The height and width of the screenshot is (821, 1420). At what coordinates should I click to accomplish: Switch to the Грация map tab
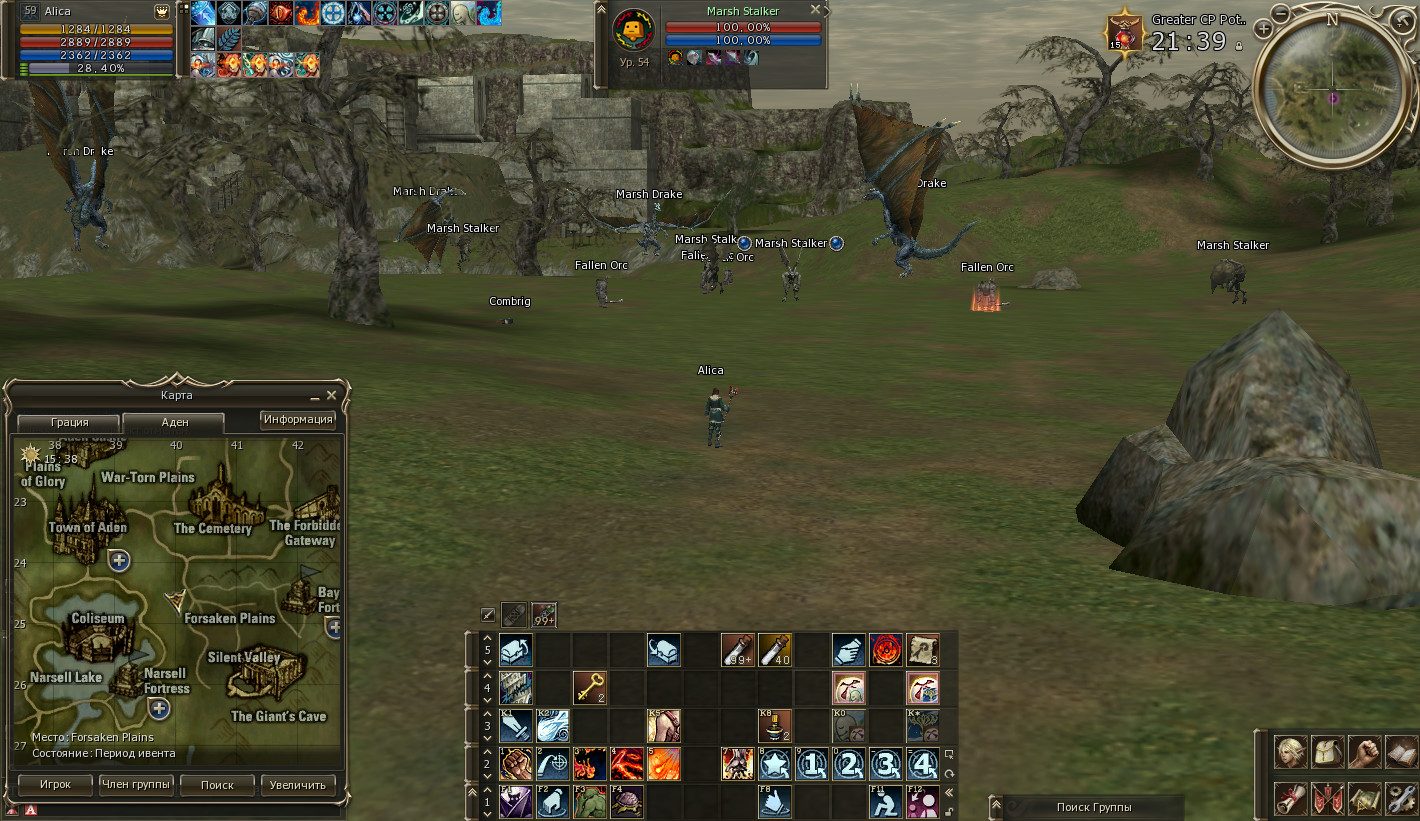pyautogui.click(x=69, y=422)
